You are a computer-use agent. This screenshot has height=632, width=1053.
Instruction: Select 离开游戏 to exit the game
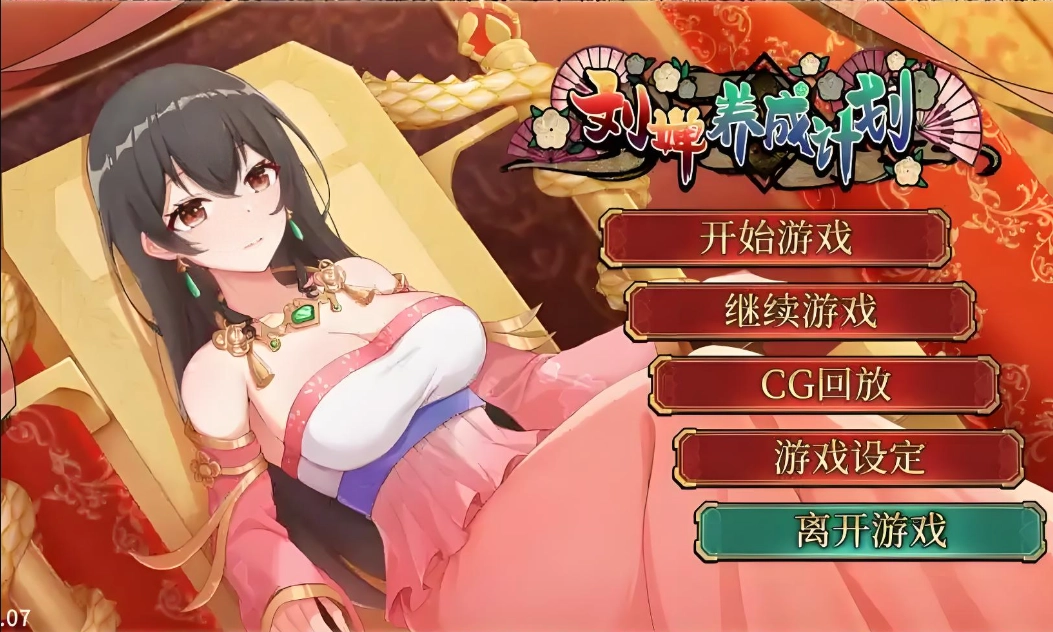tap(871, 530)
